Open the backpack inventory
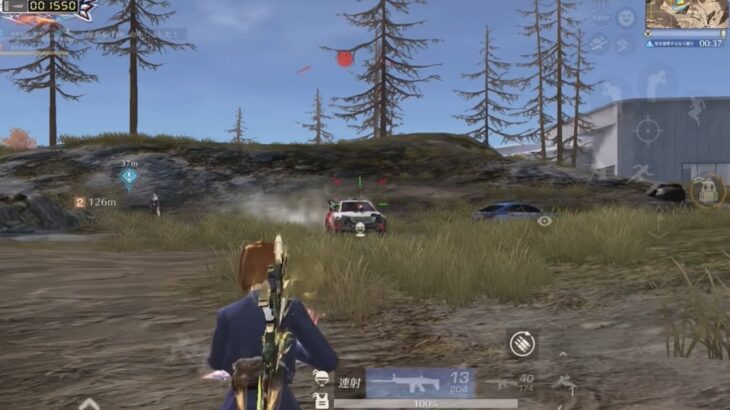 (x=707, y=190)
